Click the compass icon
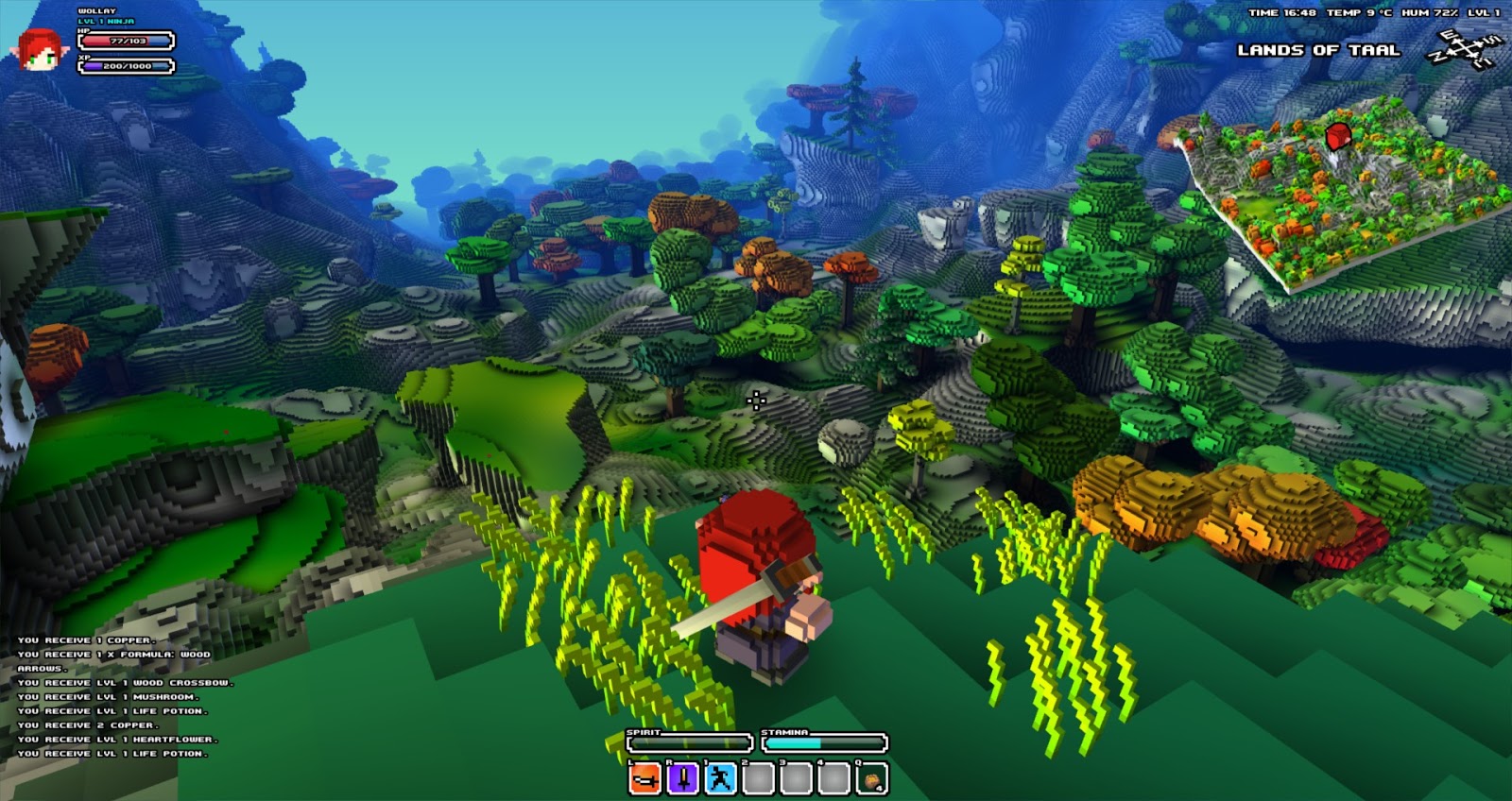Image resolution: width=1512 pixels, height=801 pixels. coord(1463,49)
